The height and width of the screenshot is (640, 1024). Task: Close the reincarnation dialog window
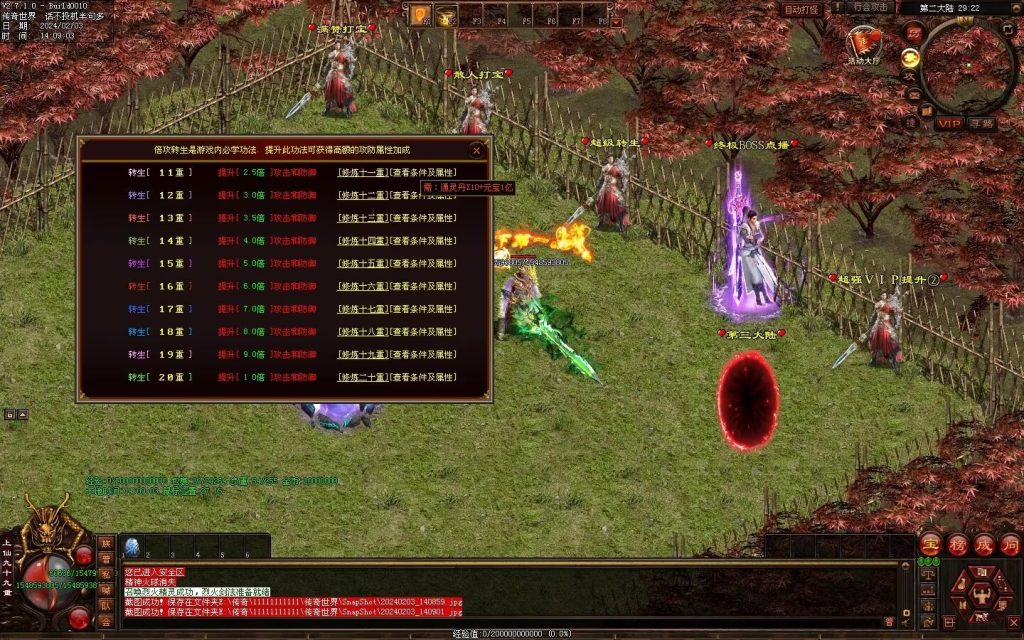[477, 151]
